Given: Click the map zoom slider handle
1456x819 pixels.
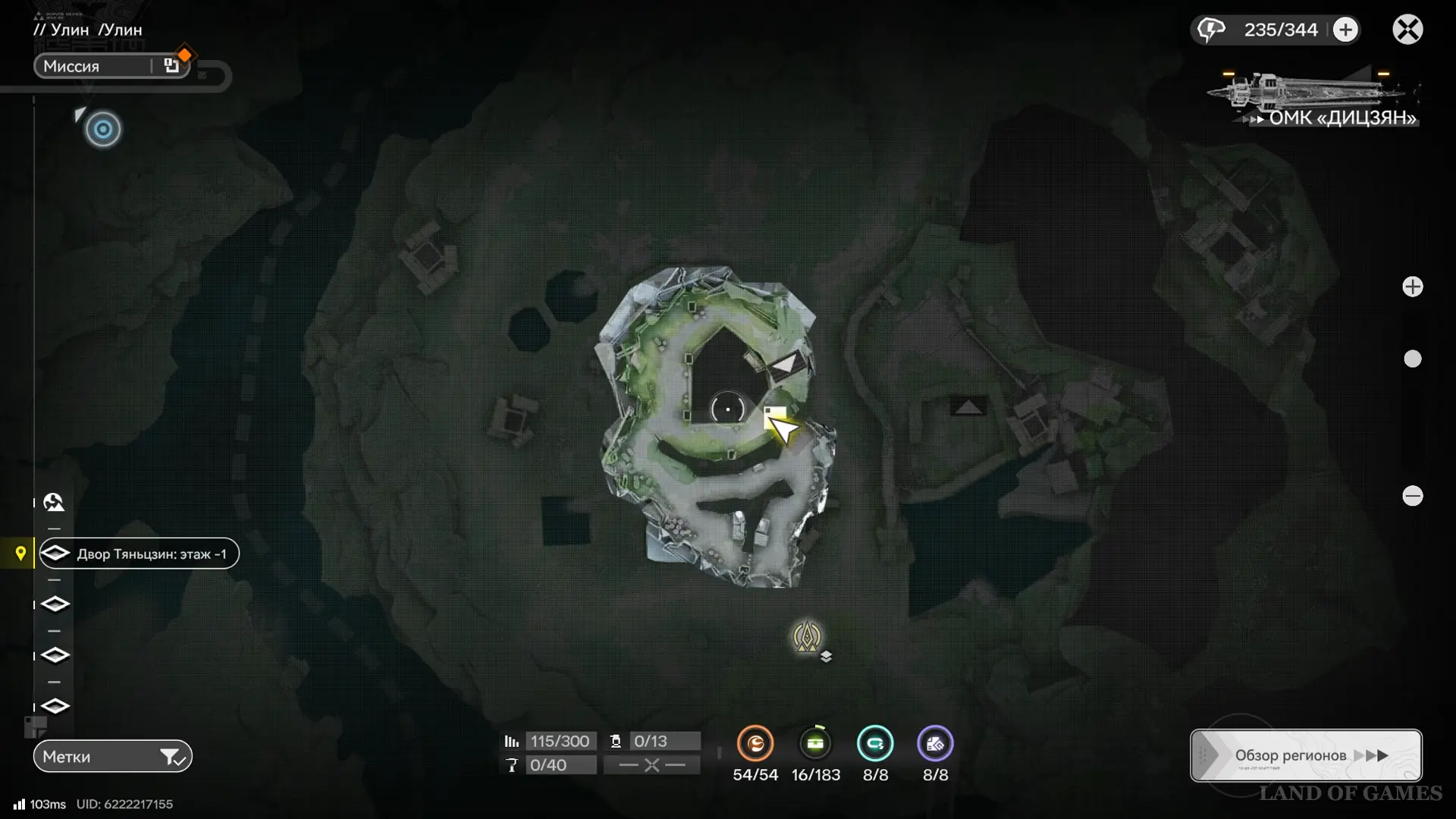Looking at the screenshot, I should [x=1412, y=359].
